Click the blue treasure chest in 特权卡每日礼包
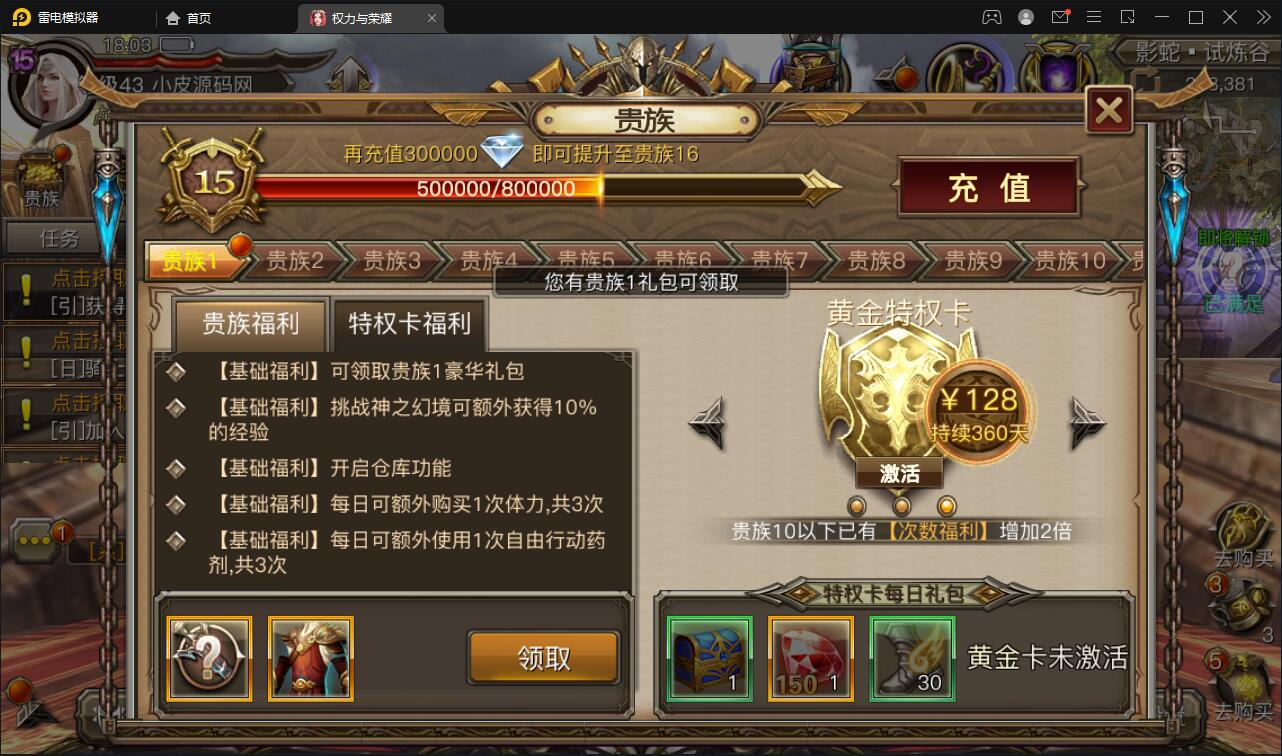The width and height of the screenshot is (1282, 756). (x=709, y=657)
